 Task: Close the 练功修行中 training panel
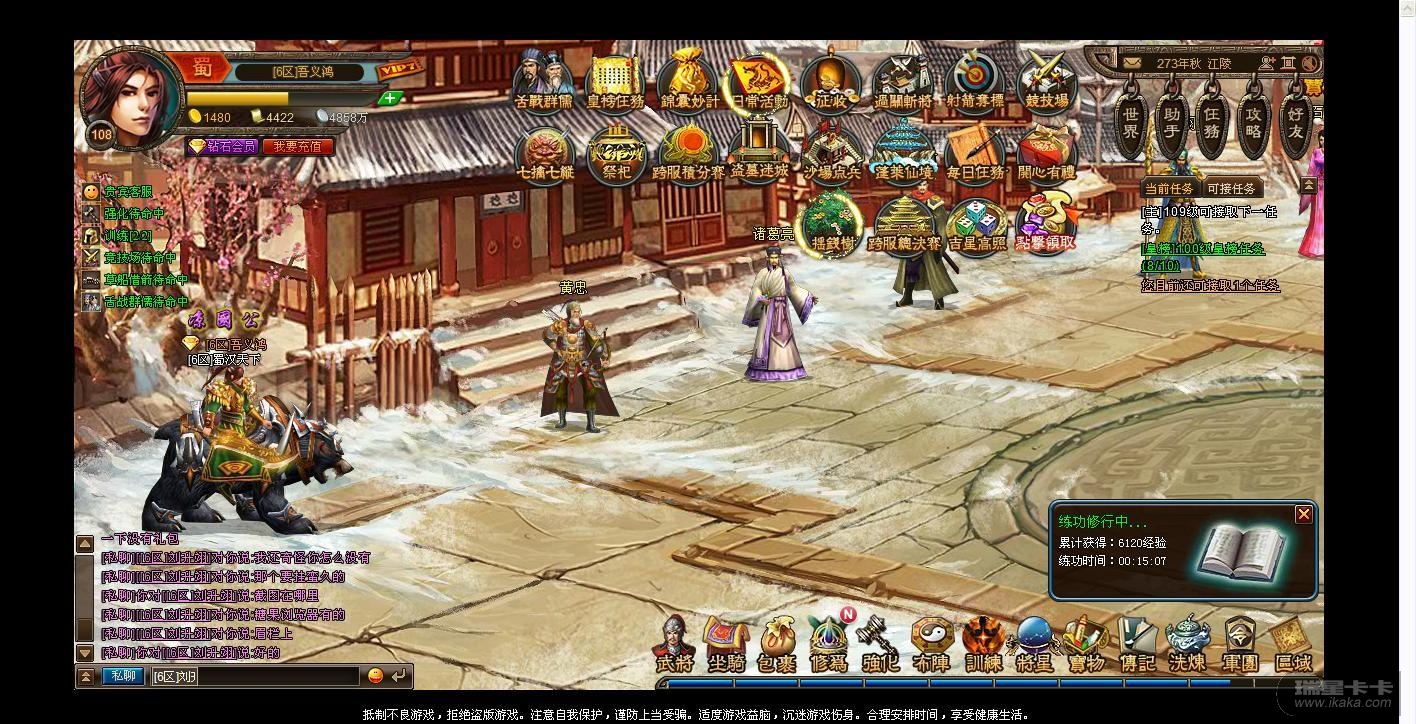1303,514
